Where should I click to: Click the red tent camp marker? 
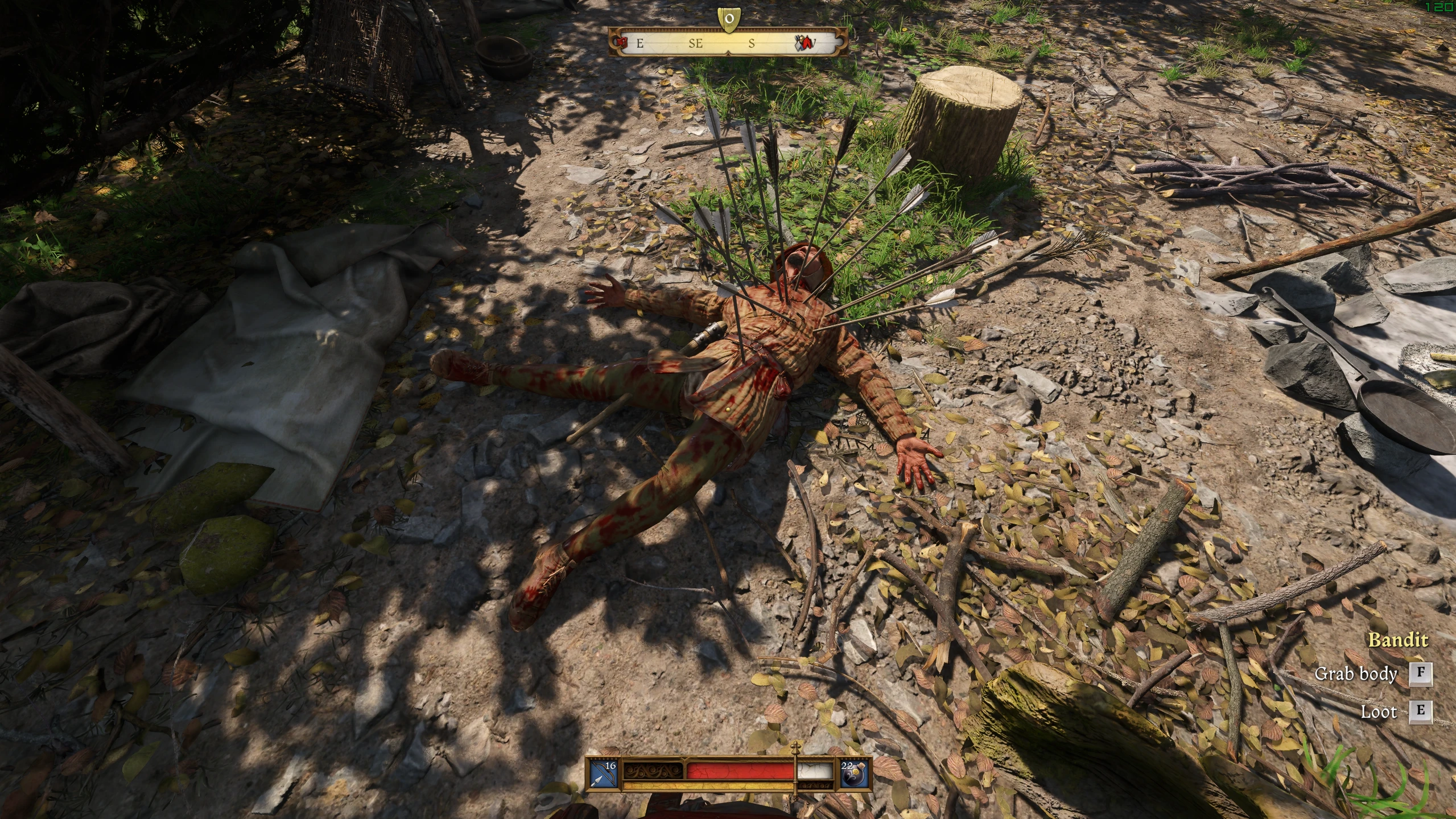[x=803, y=42]
